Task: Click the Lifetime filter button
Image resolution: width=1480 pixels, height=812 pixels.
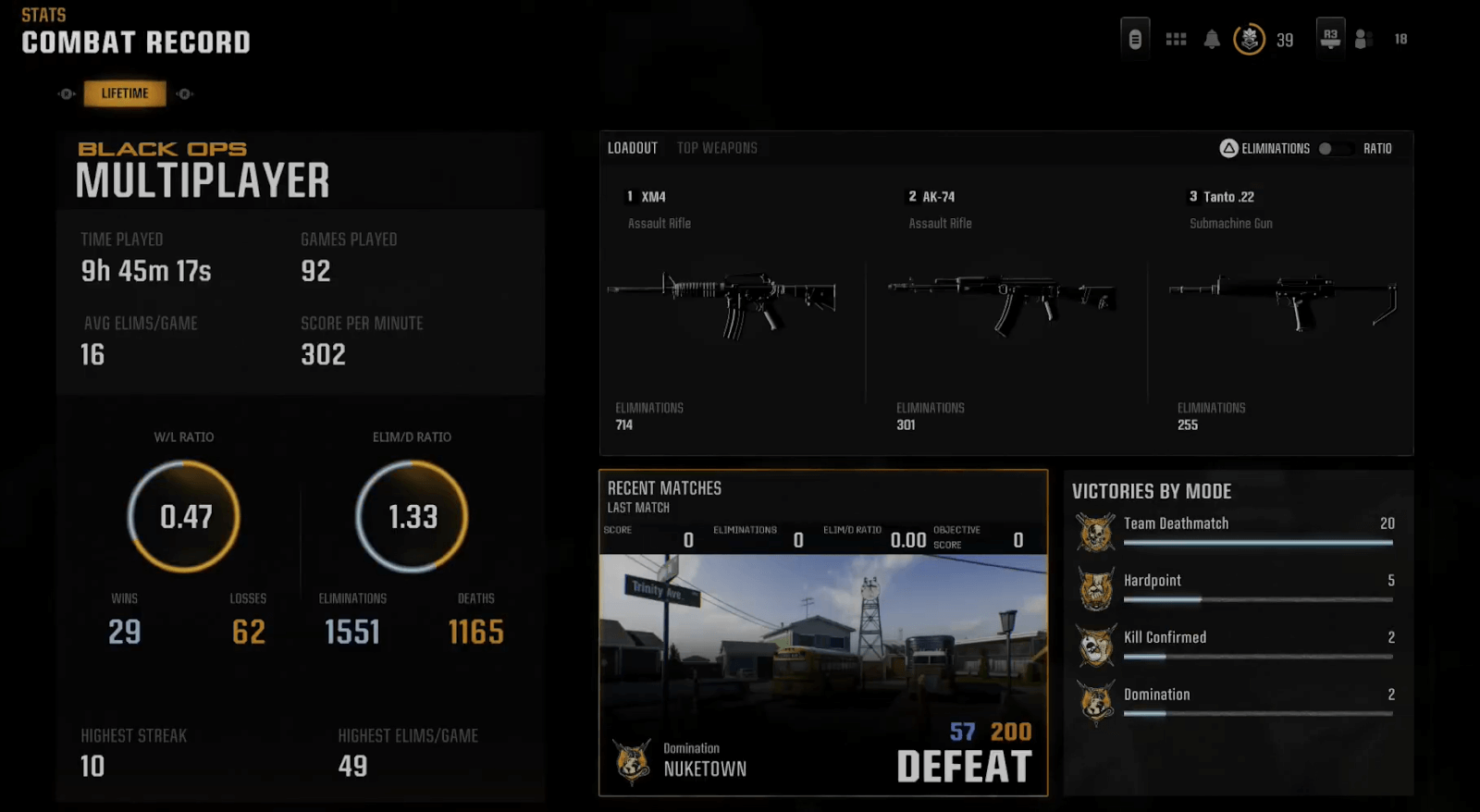Action: (x=125, y=92)
